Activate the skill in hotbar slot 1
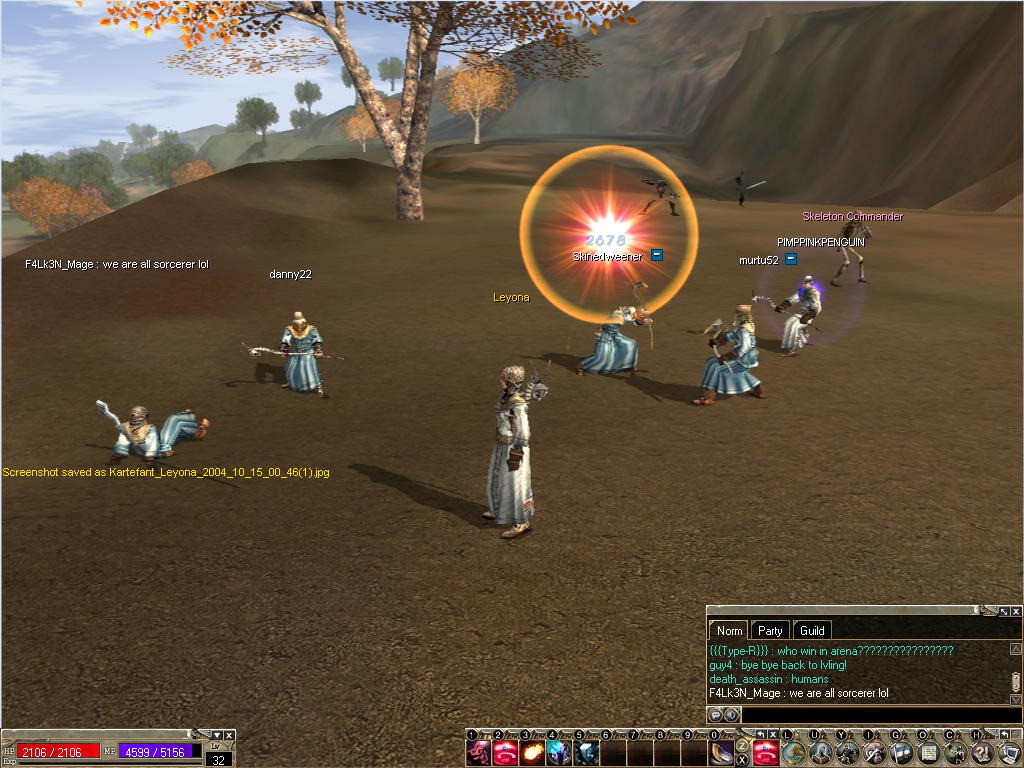 [479, 754]
